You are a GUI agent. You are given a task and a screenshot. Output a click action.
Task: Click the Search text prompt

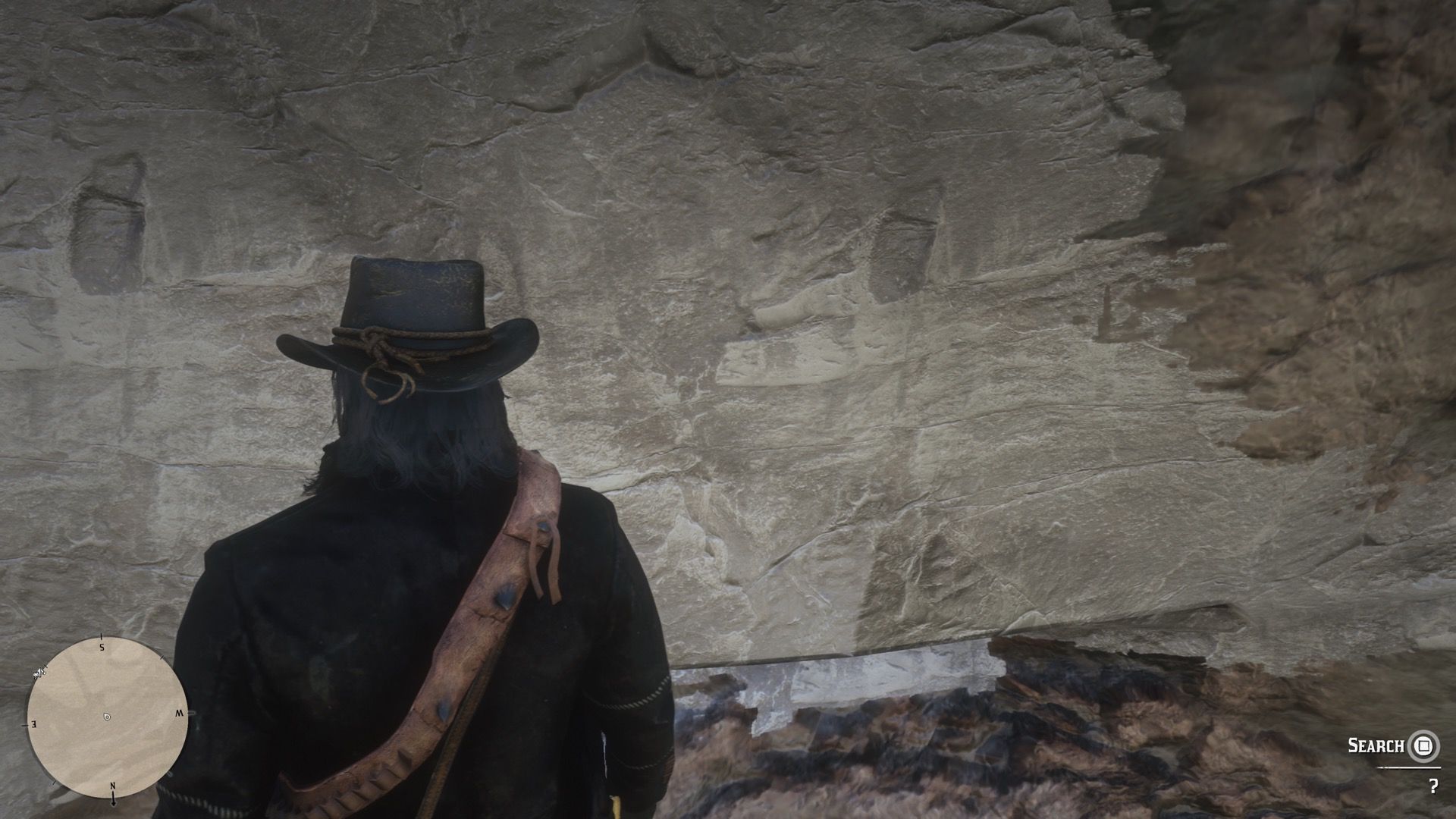[x=1375, y=745]
